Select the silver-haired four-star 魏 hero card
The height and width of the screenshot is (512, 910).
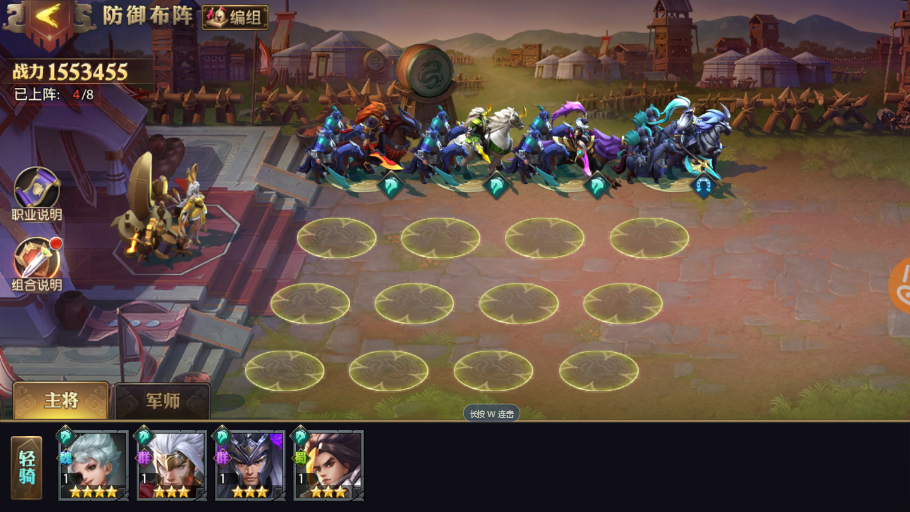93,465
